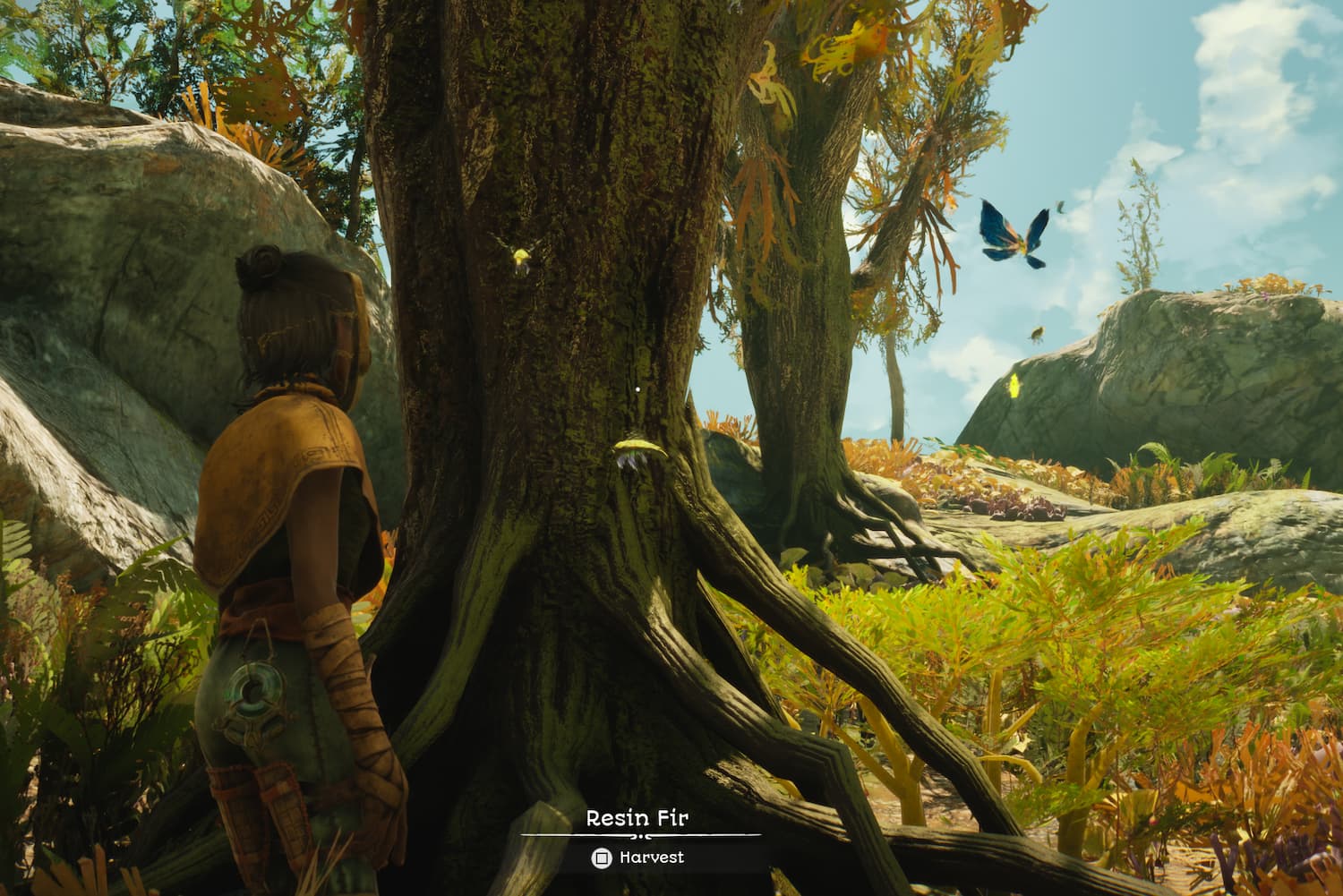Click the yellow glowing insect above the rocks
This screenshot has width=1343, height=896.
(x=1015, y=384)
